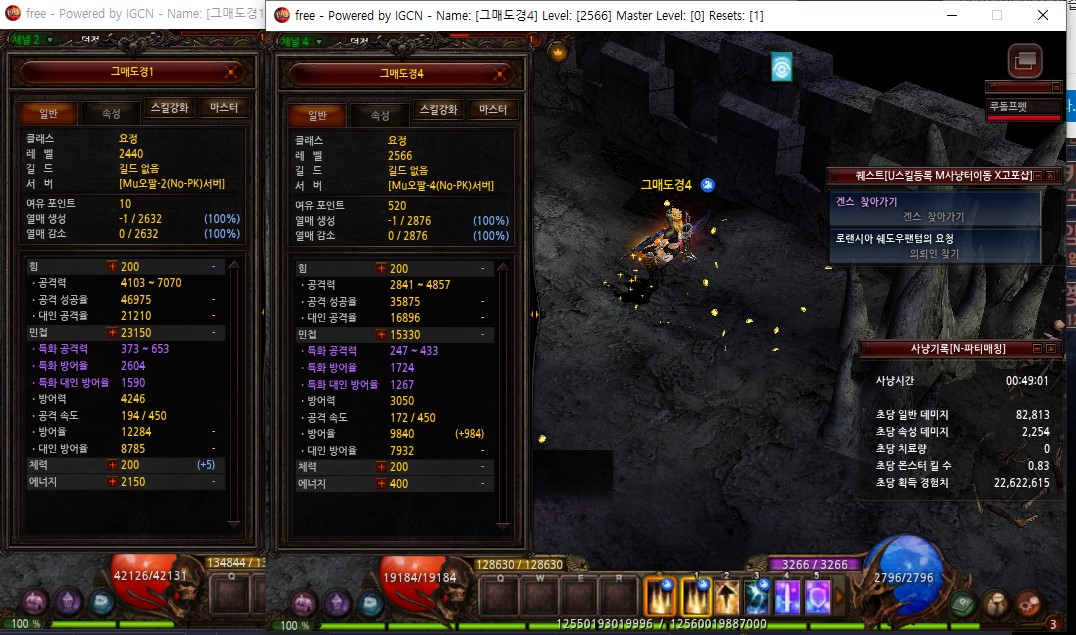Image resolution: width=1076 pixels, height=635 pixels.
Task: Activate the purple shield skill in slot 5
Action: pyautogui.click(x=817, y=597)
